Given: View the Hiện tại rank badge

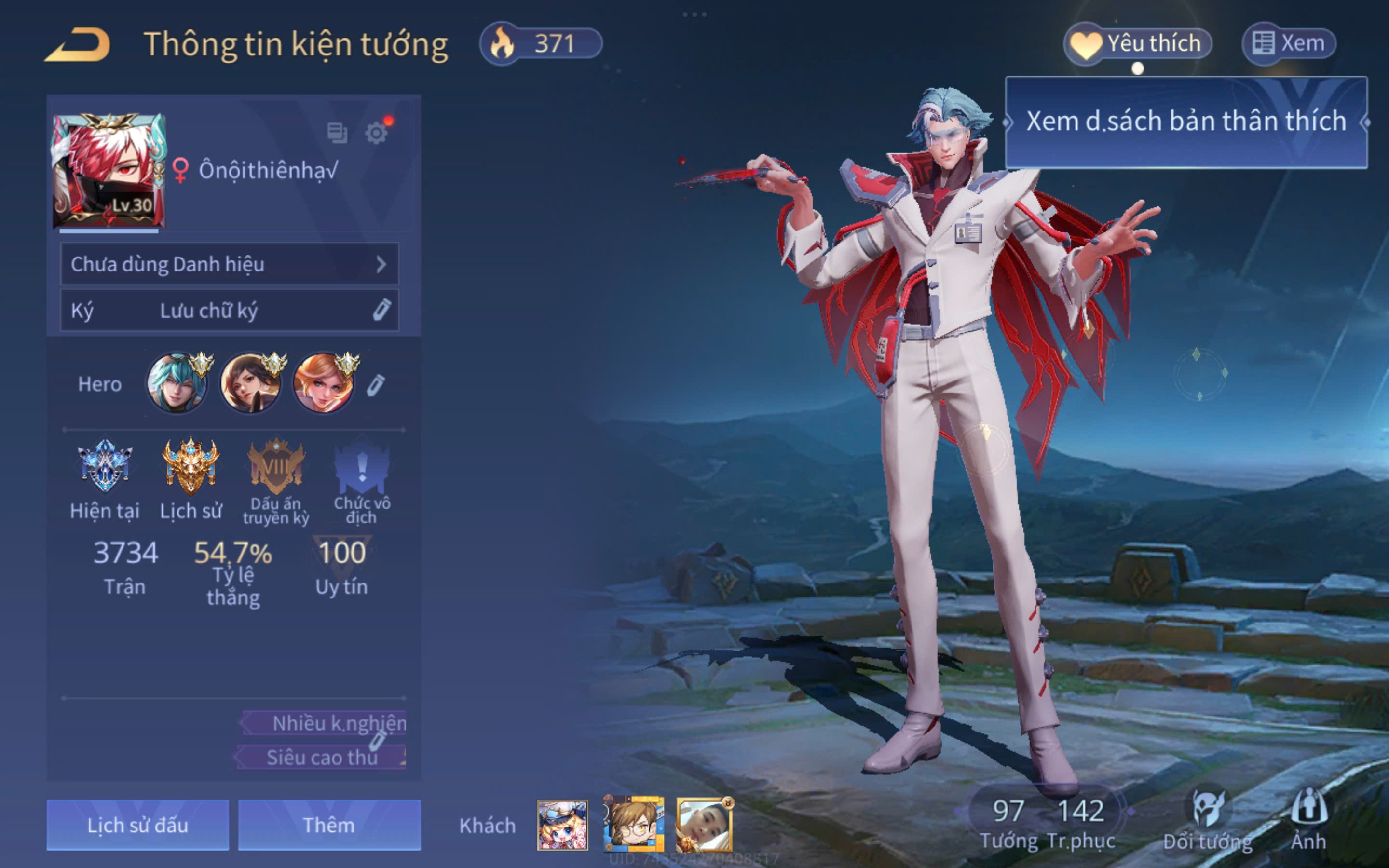Looking at the screenshot, I should 105,466.
